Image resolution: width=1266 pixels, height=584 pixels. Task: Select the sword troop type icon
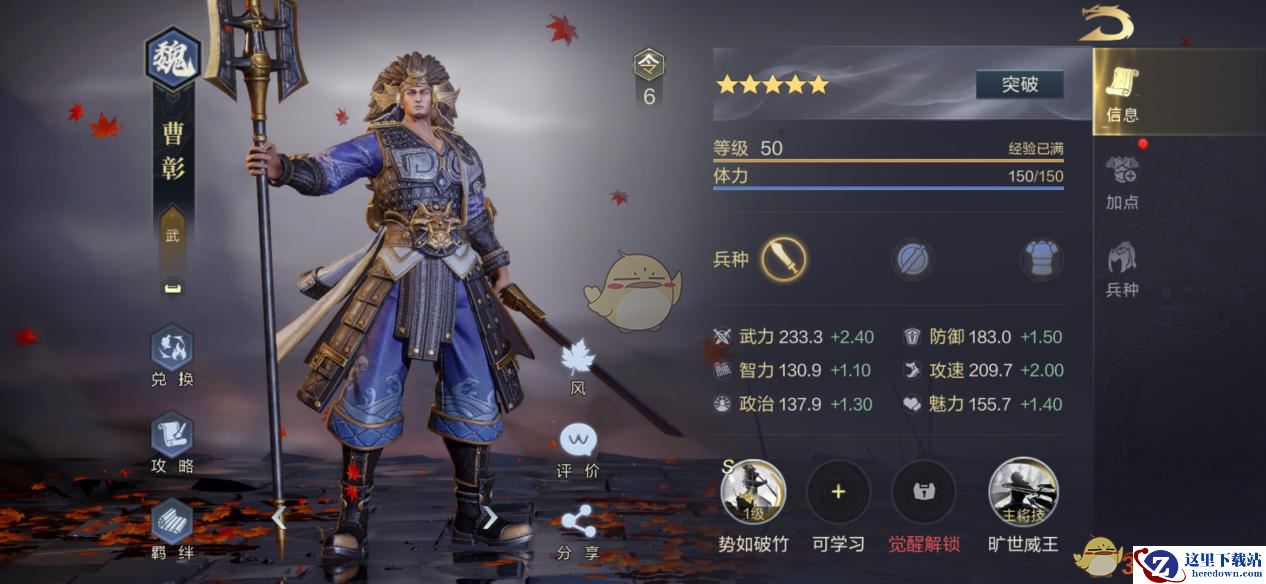click(784, 260)
